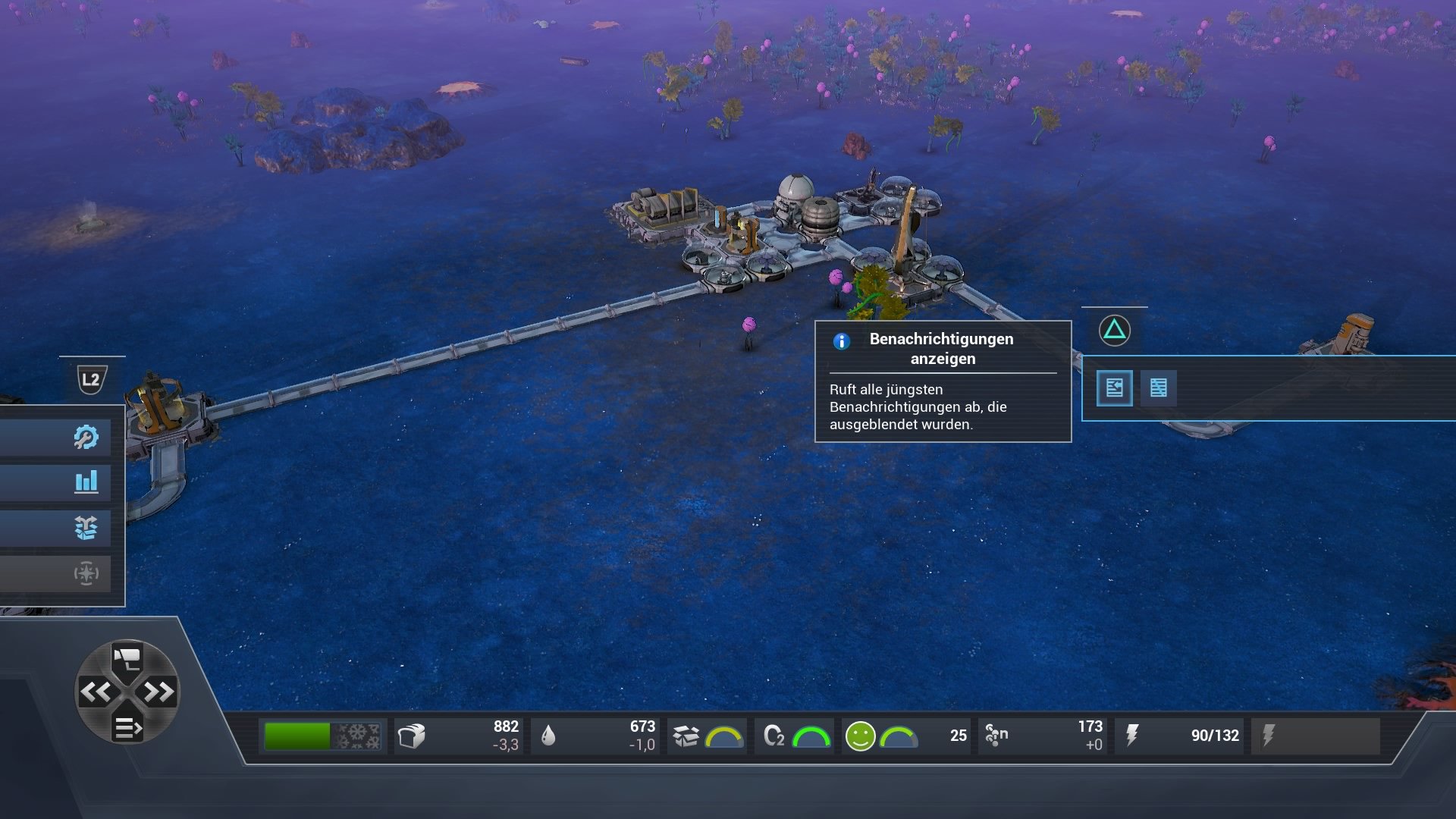
Task: Open the statistics bar chart panel
Action: tap(89, 482)
